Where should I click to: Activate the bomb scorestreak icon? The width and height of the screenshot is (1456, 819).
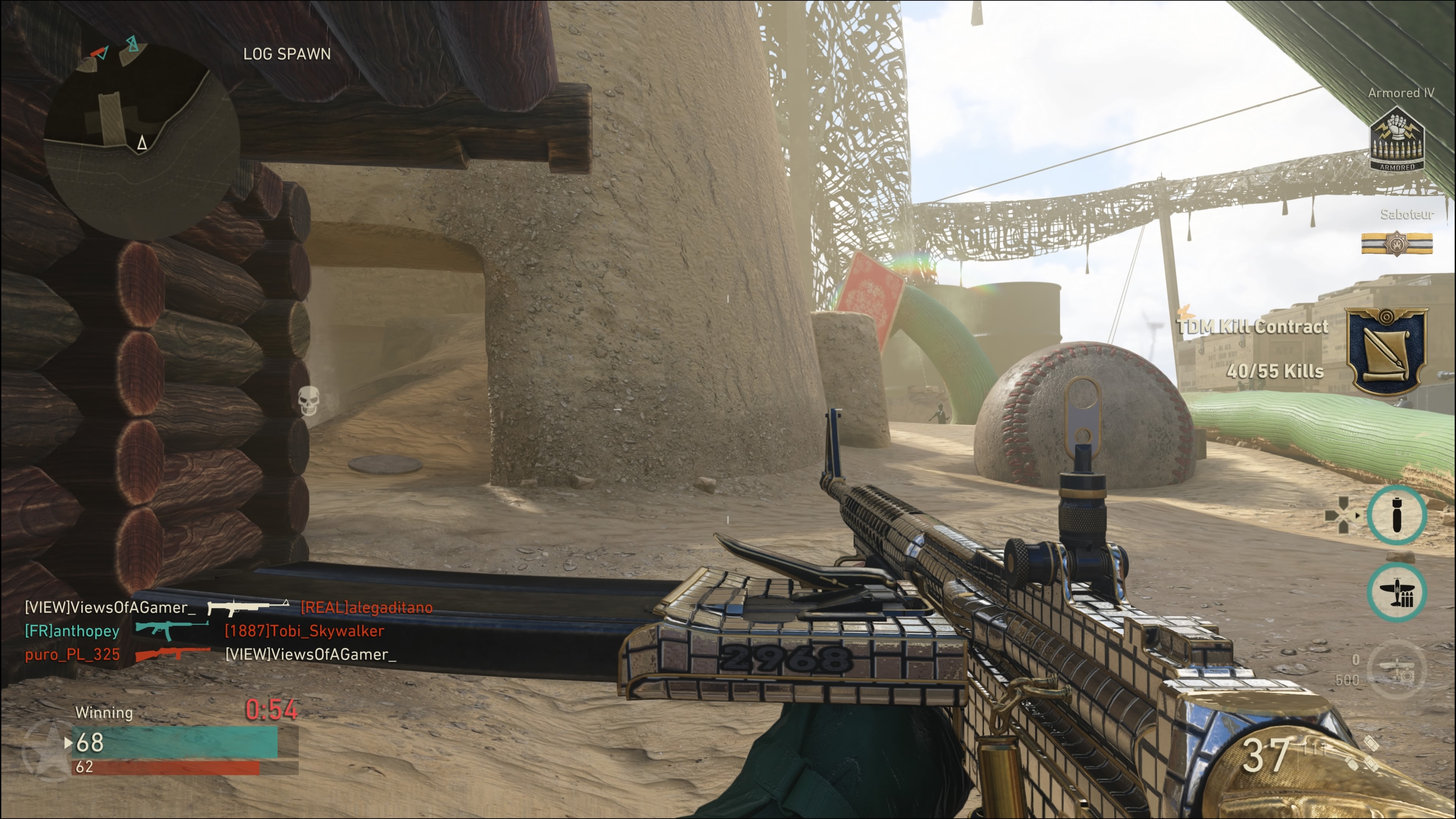click(1396, 515)
